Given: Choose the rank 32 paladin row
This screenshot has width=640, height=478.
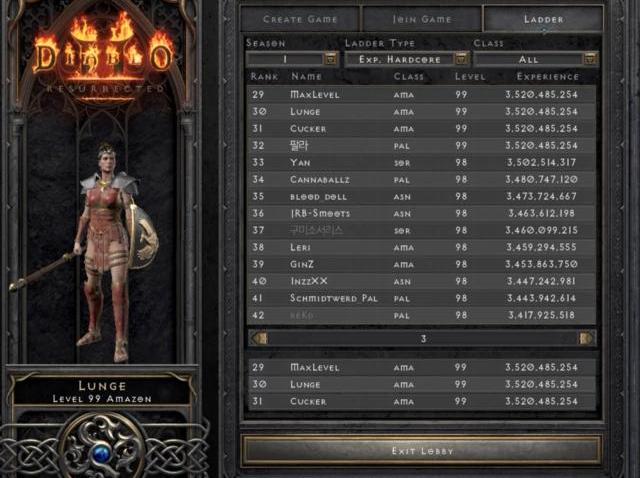Looking at the screenshot, I should click(421, 145).
